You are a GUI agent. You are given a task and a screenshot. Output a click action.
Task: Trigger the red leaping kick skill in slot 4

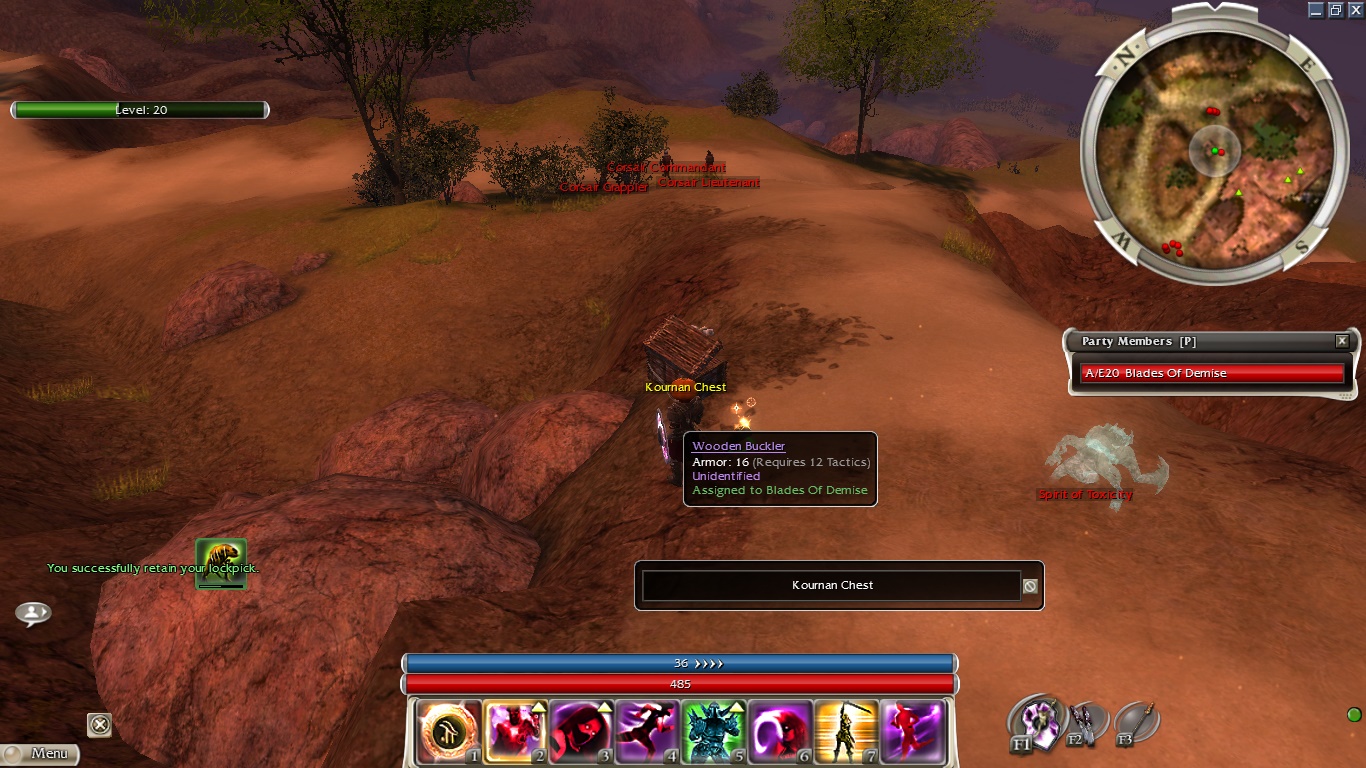click(x=646, y=731)
